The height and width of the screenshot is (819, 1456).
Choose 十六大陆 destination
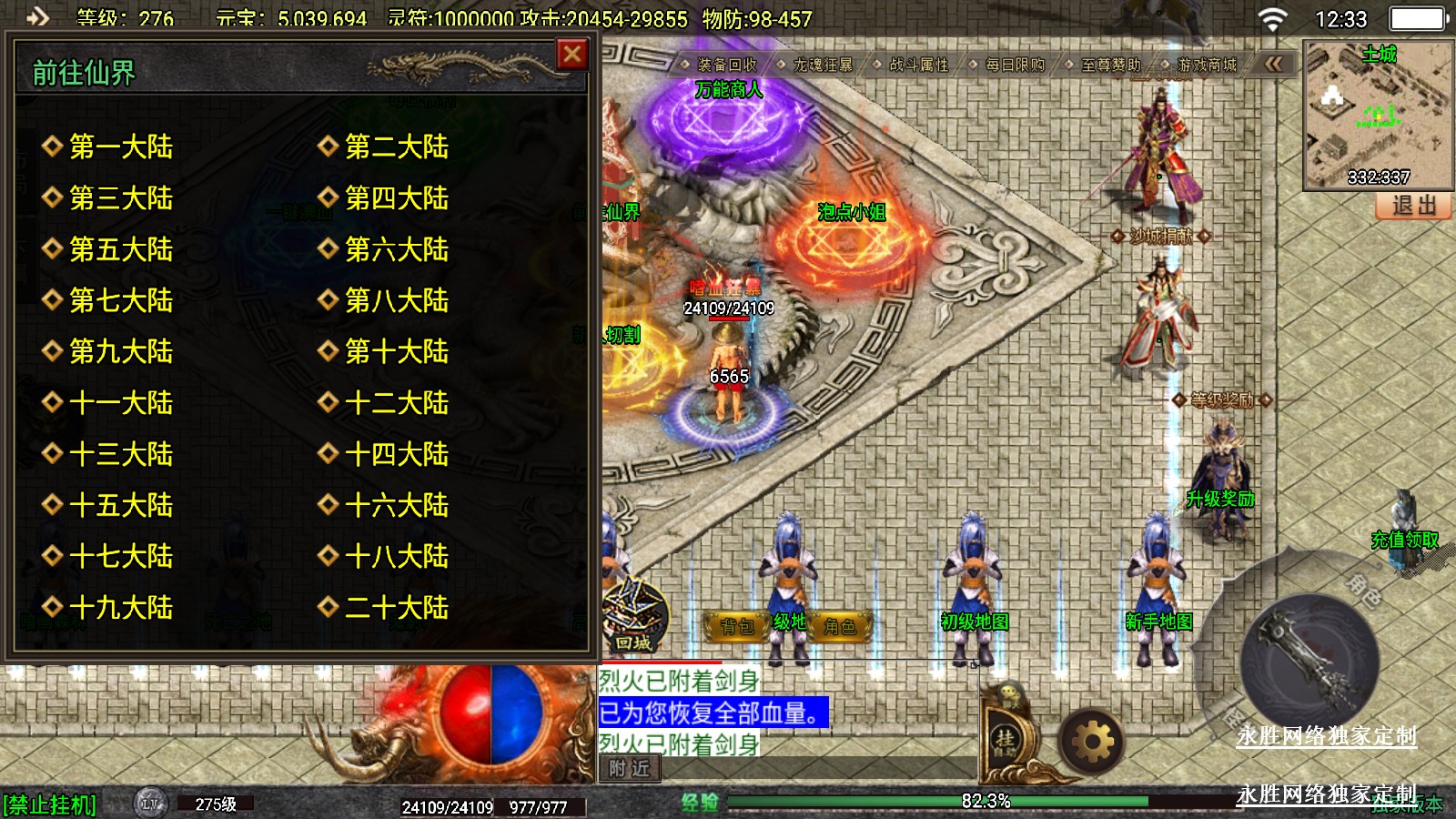(396, 505)
